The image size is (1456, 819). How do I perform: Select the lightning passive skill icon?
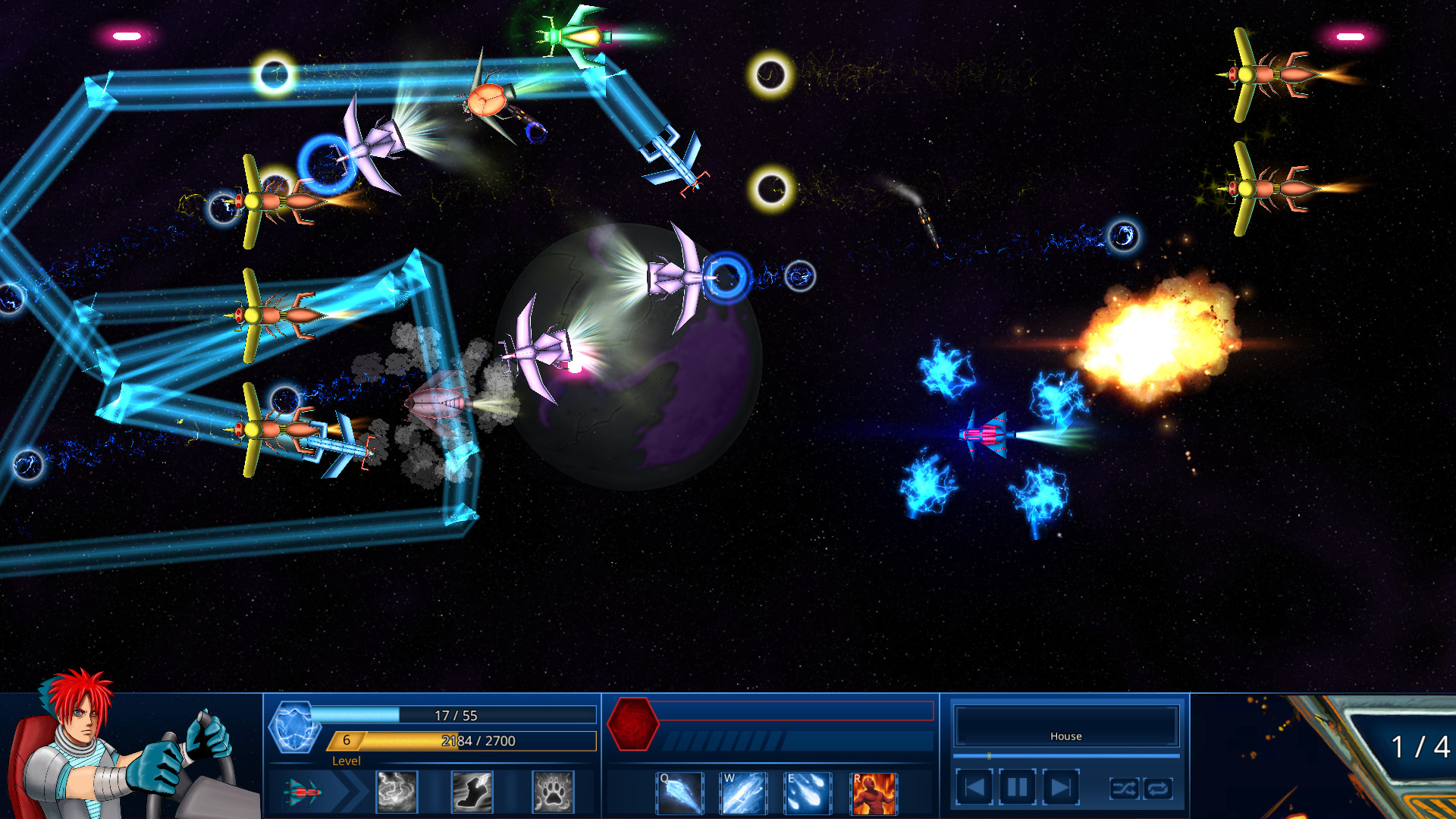tap(397, 792)
